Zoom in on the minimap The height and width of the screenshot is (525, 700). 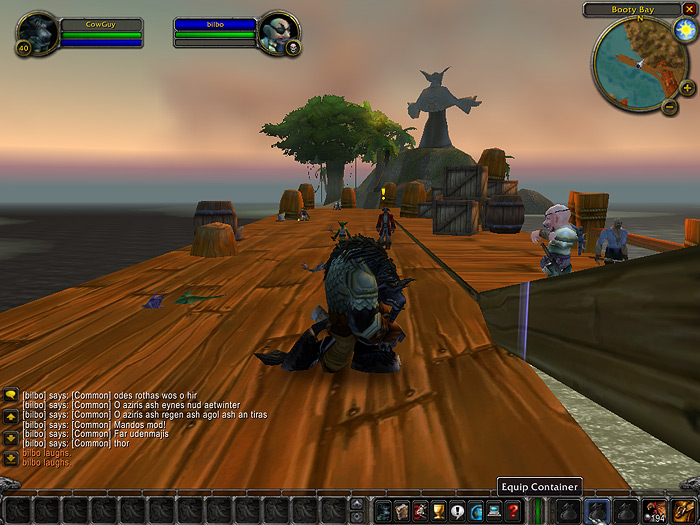(687, 88)
